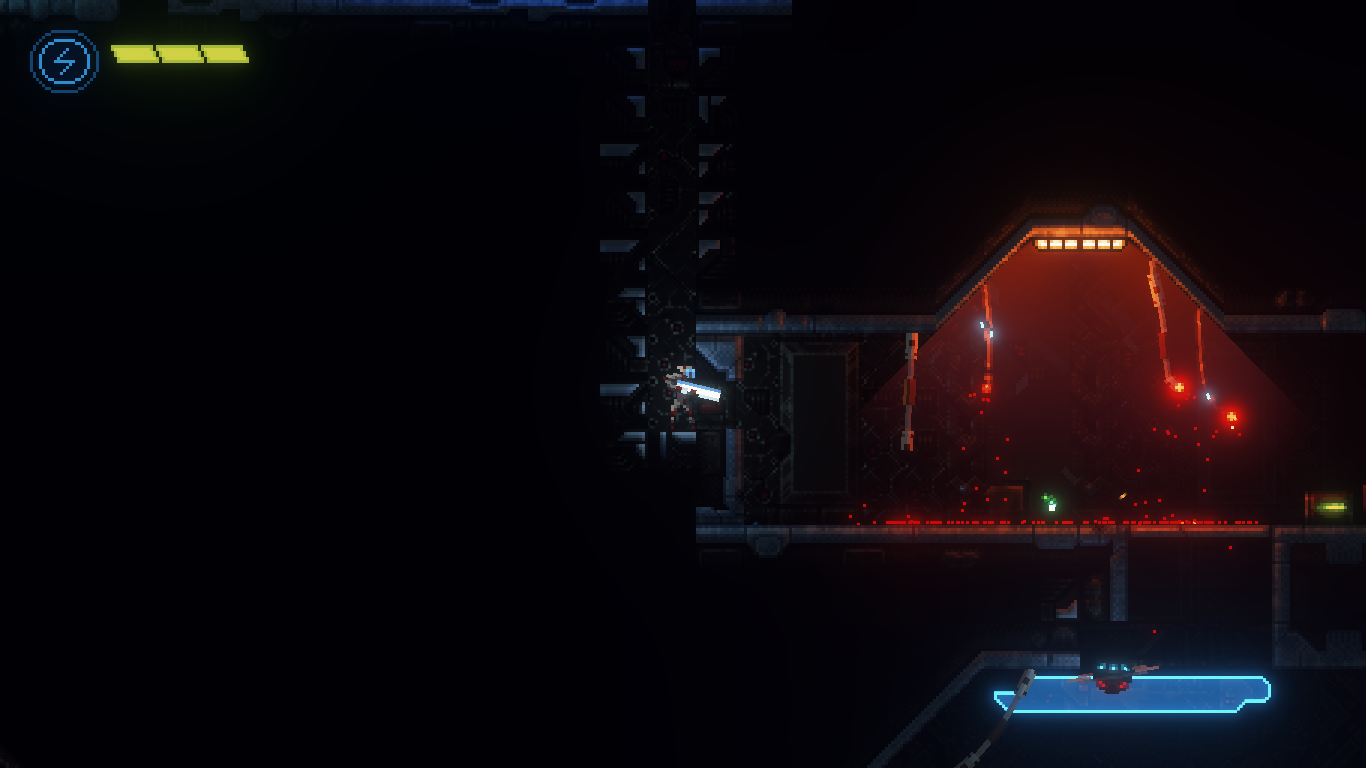Click the lightning bolt energy icon
This screenshot has width=1366, height=768.
64,62
